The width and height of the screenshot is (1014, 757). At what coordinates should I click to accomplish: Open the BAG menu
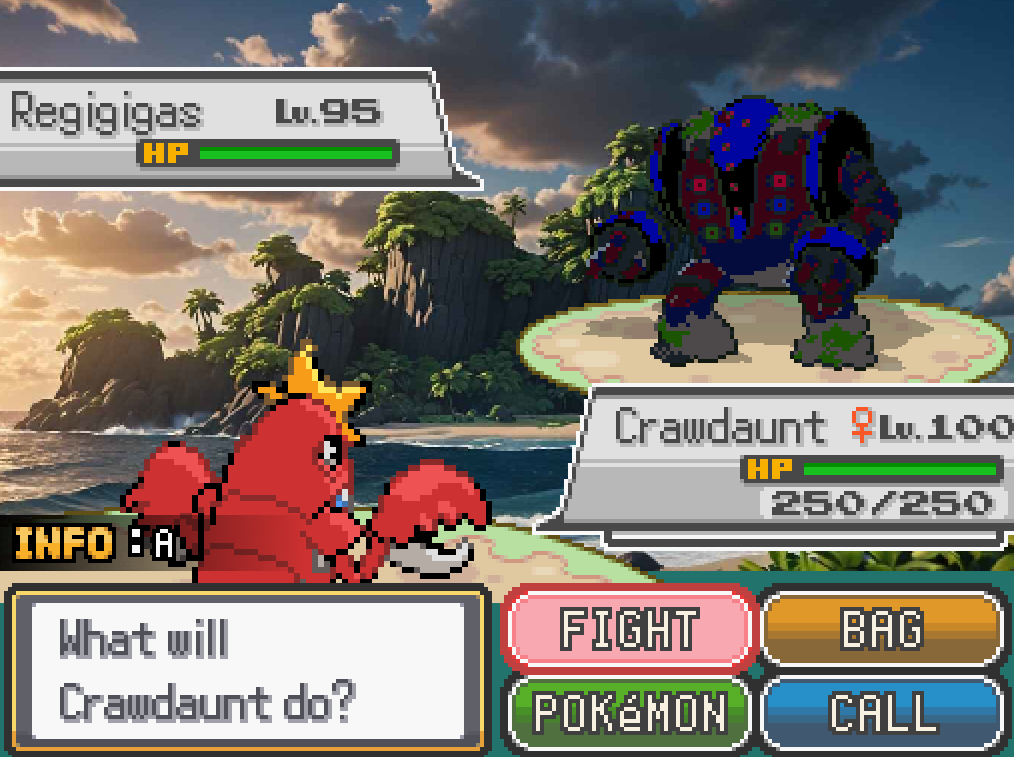[x=882, y=628]
